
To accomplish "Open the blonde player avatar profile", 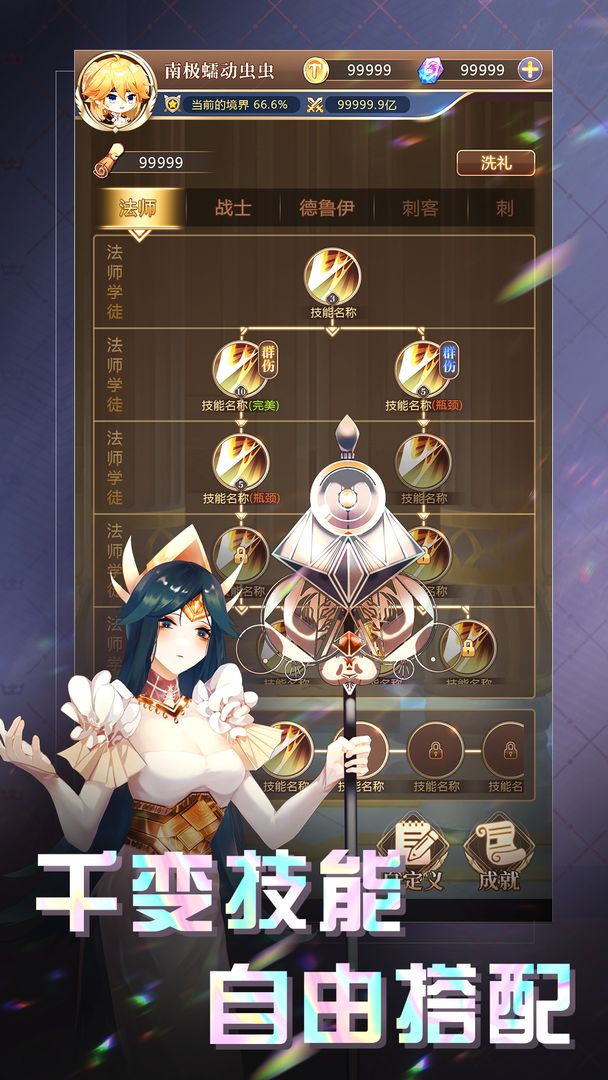I will tap(112, 90).
